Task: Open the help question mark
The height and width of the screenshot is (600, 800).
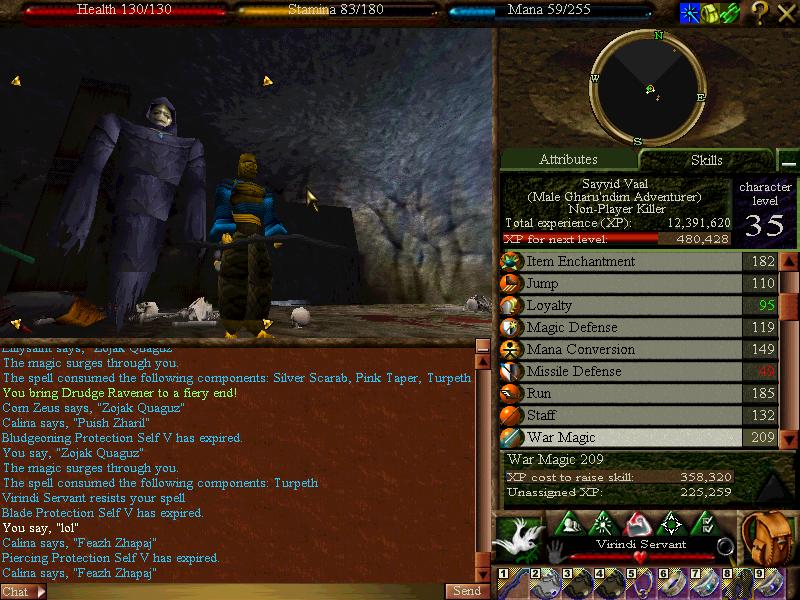Action: point(760,13)
